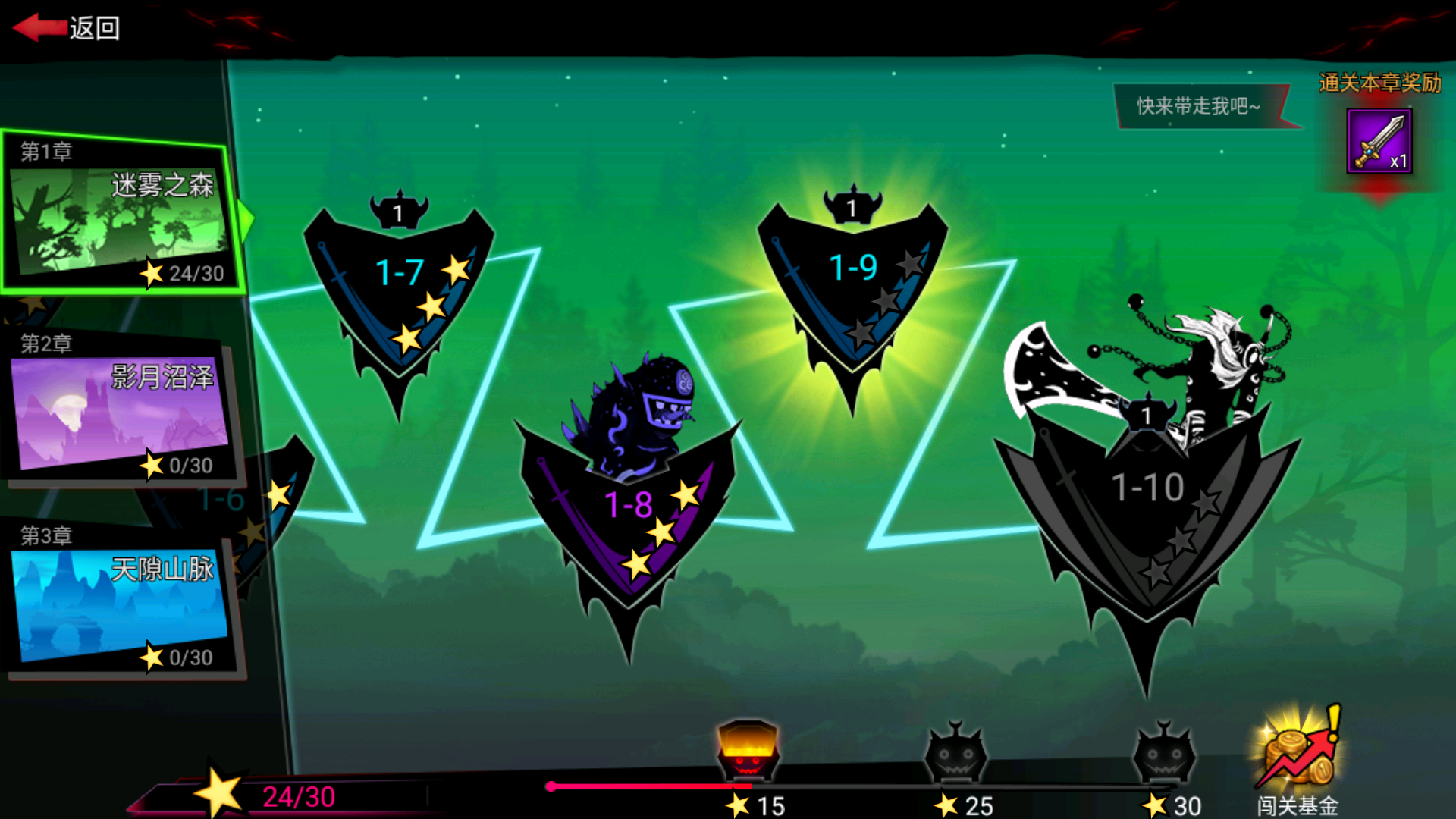Viewport: 1456px width, 819px height.
Task: Claim the 15-star reward chest
Action: click(748, 752)
